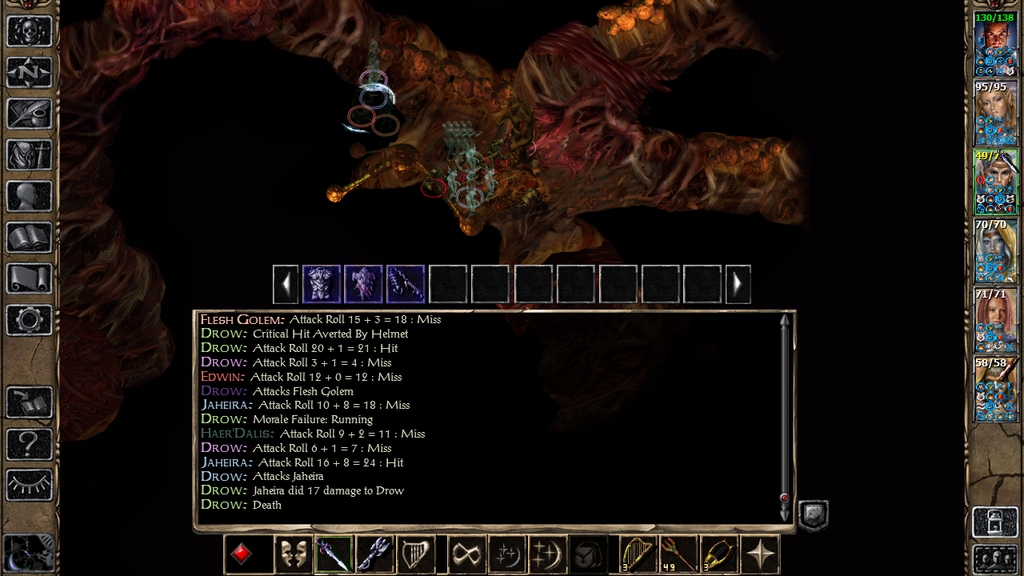The image size is (1024, 576).
Task: Open special abilities with the star icon
Action: click(x=761, y=554)
